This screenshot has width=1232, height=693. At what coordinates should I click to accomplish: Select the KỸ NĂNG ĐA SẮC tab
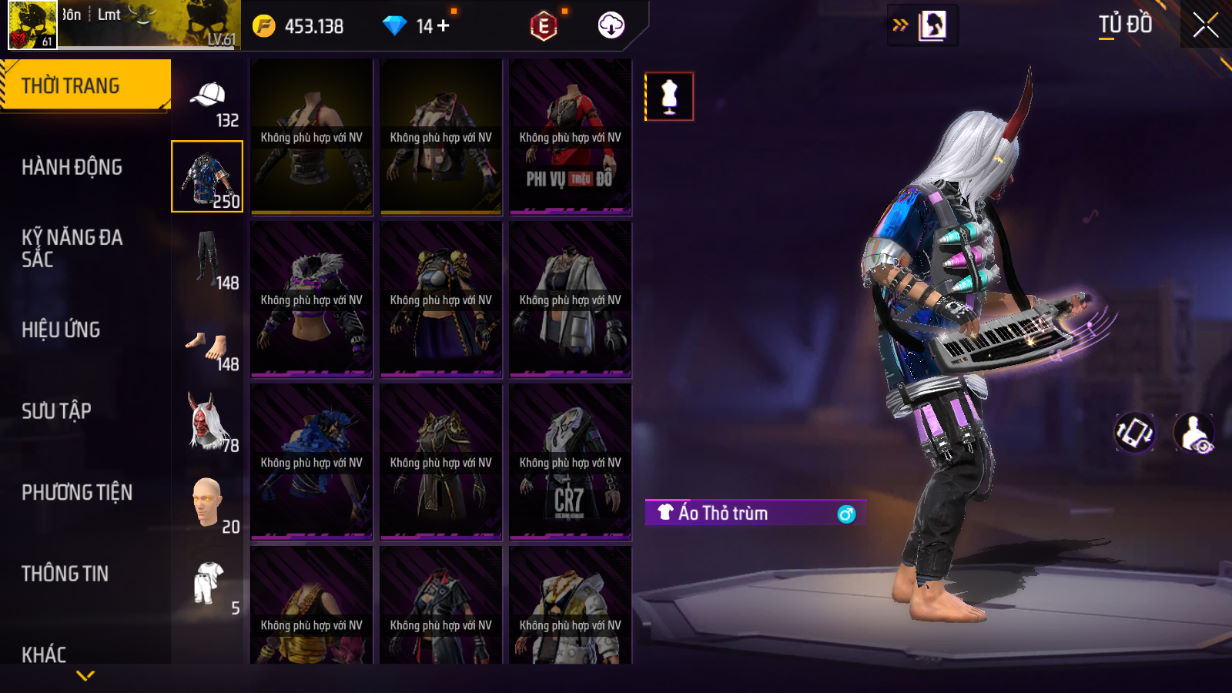pos(72,248)
